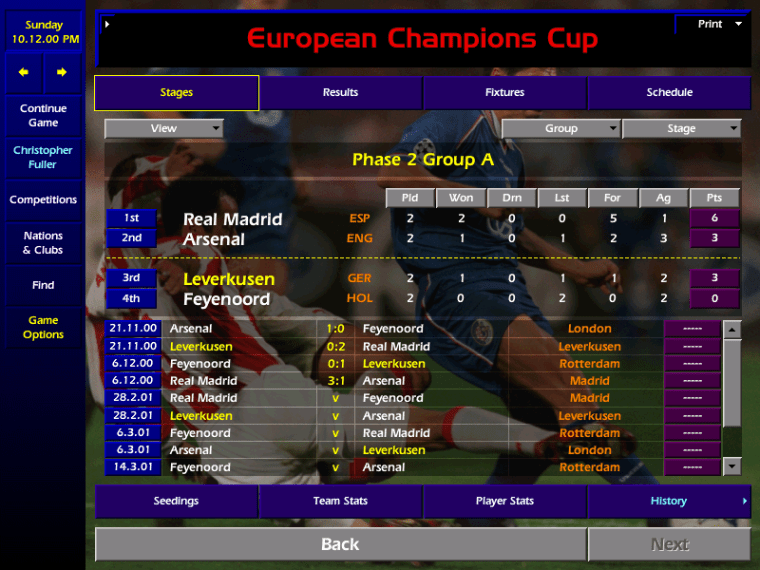Open the Group dropdown
The width and height of the screenshot is (760, 570).
click(x=561, y=128)
